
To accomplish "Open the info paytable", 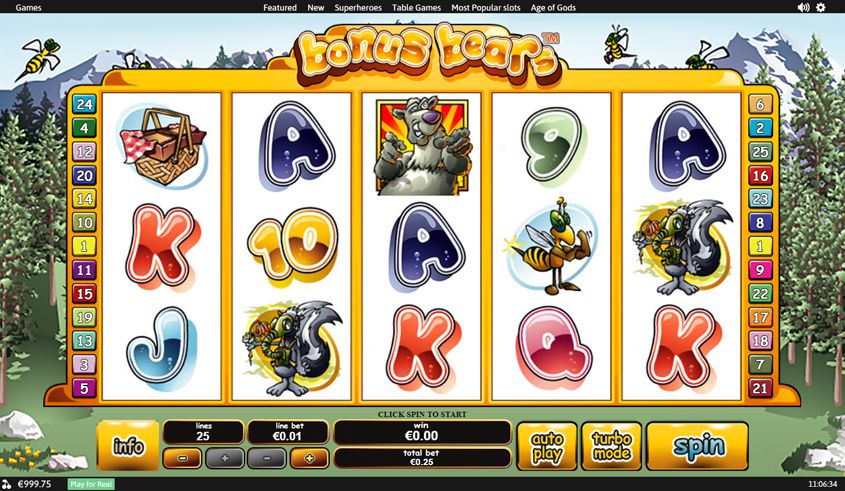I will (x=128, y=445).
